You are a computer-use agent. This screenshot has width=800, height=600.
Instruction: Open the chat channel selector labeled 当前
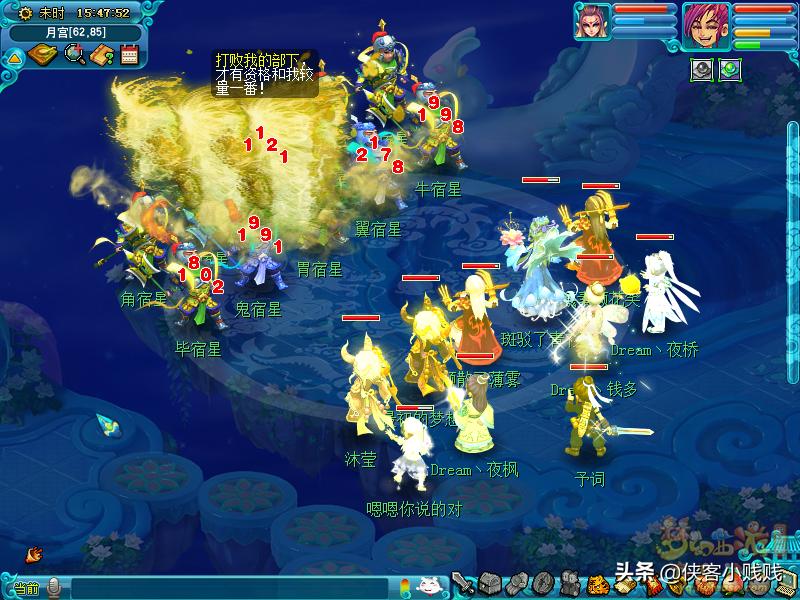(x=24, y=588)
